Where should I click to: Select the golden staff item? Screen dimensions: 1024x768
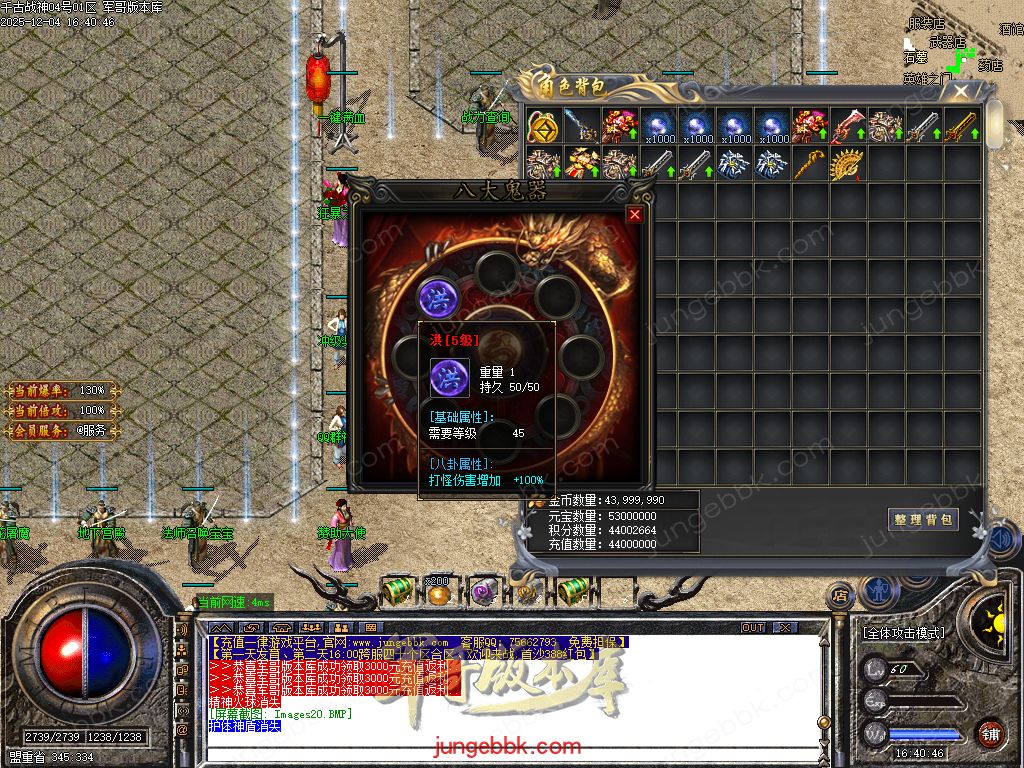(x=809, y=164)
